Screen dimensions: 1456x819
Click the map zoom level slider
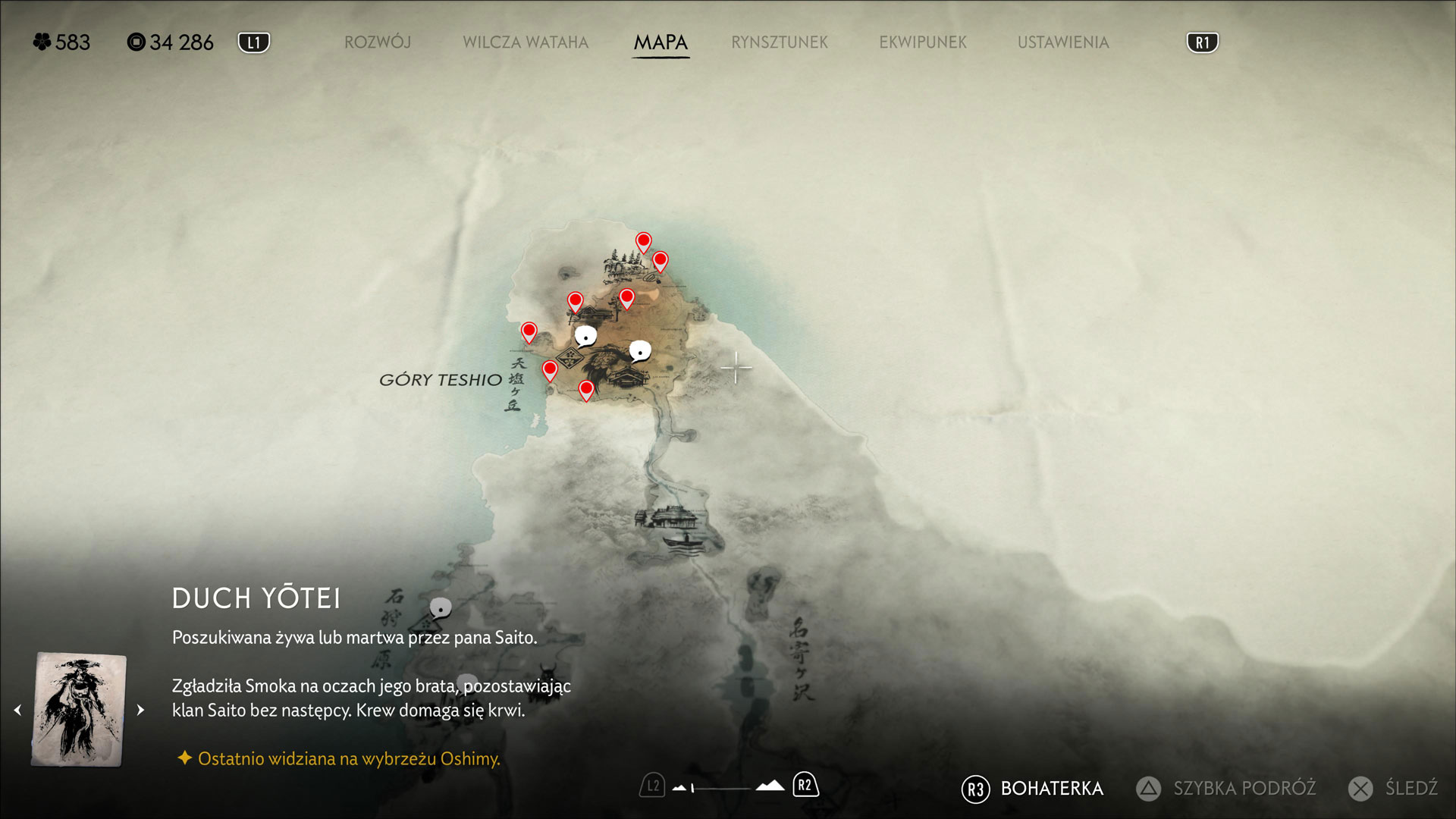[720, 789]
